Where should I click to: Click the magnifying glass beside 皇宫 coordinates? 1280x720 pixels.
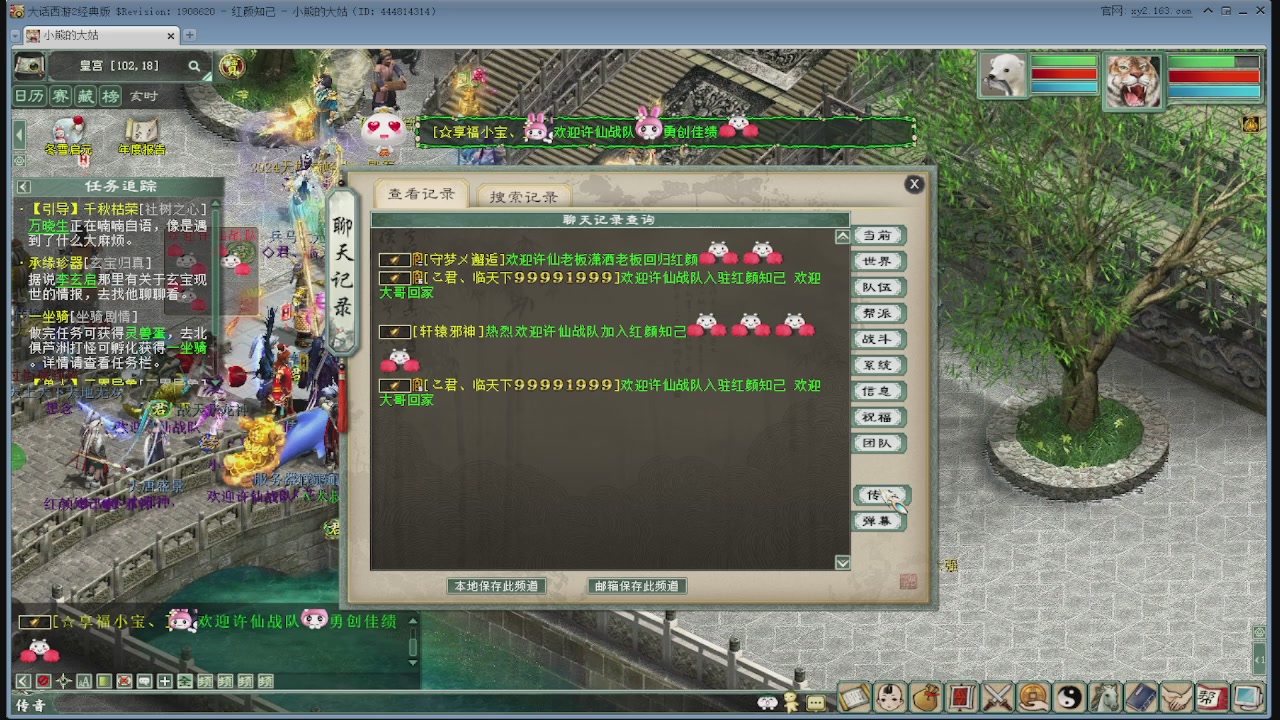click(195, 65)
